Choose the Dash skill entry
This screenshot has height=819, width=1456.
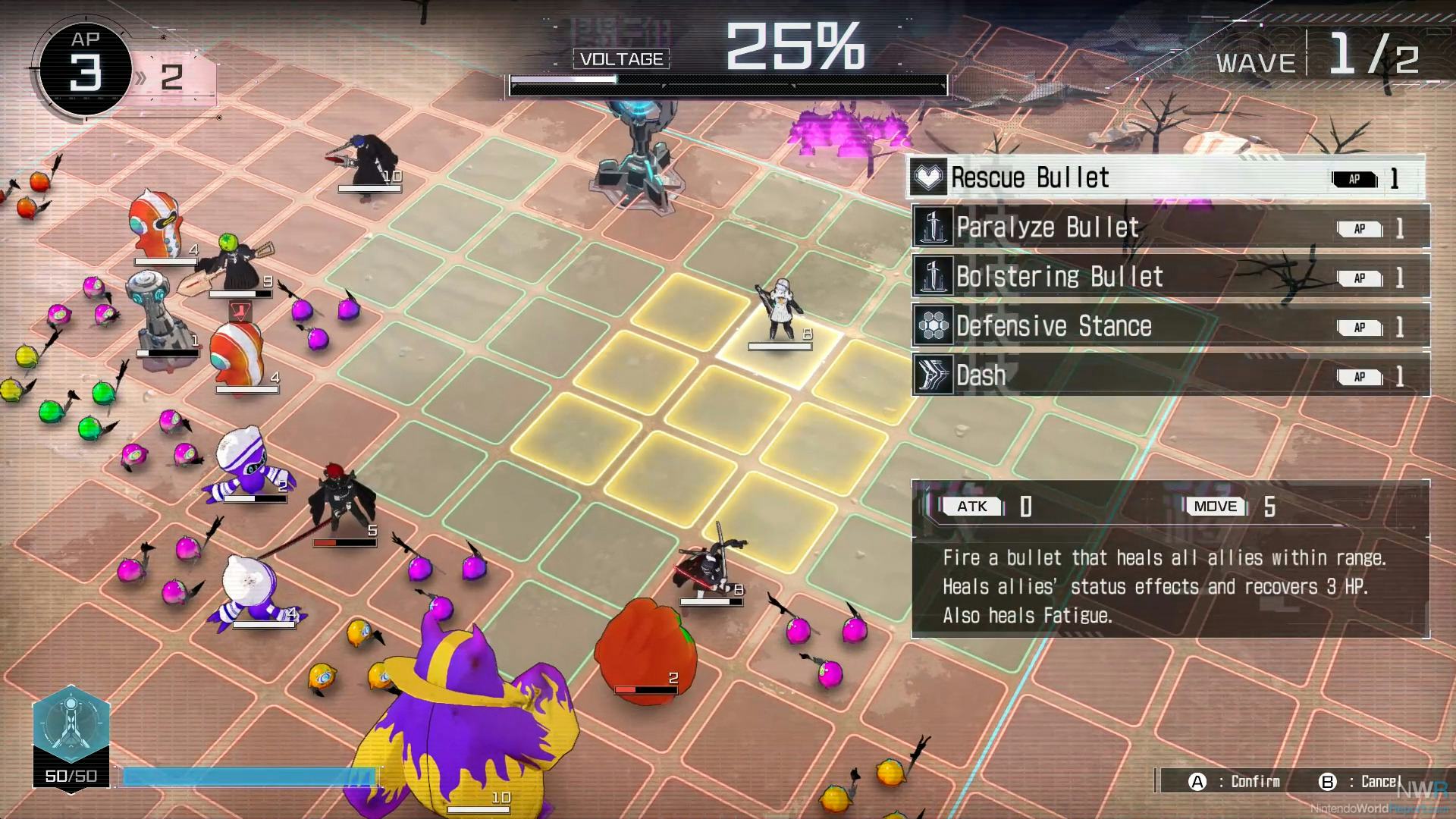coord(1170,375)
